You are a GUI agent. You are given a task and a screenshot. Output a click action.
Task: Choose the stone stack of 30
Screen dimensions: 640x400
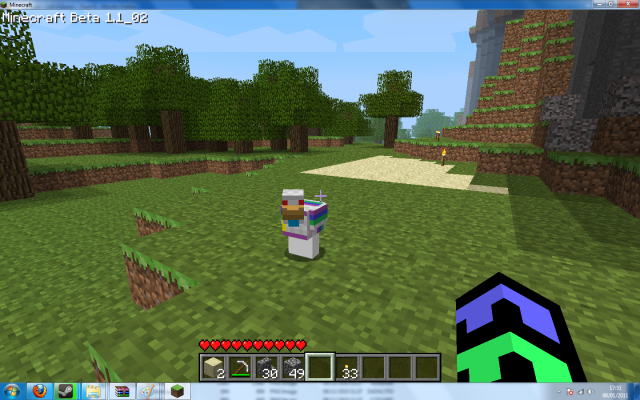pos(266,366)
